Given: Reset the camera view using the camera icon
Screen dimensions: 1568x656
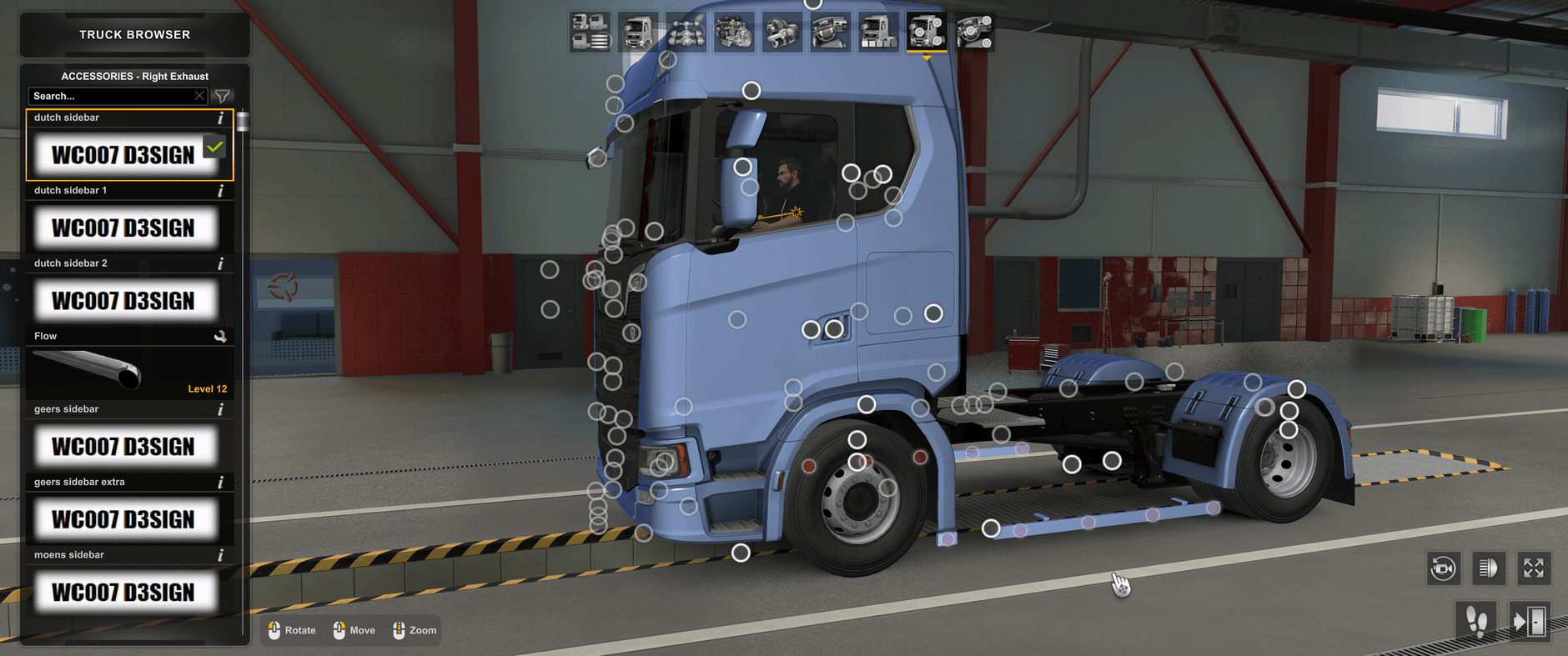Looking at the screenshot, I should (1444, 568).
